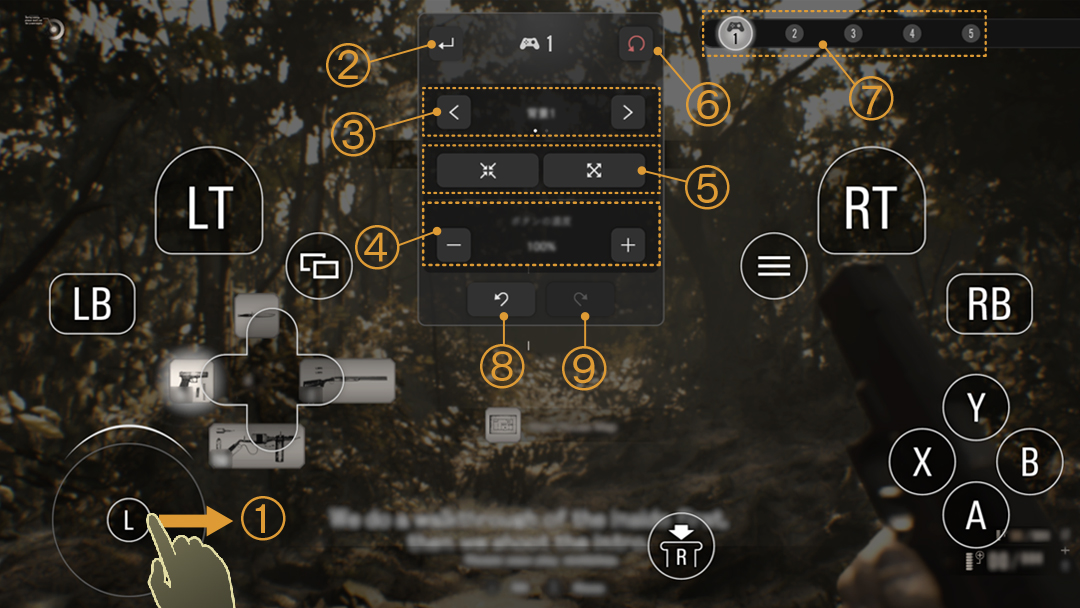This screenshot has width=1080, height=608.
Task: Switch to layout slot 4
Action: 911,34
